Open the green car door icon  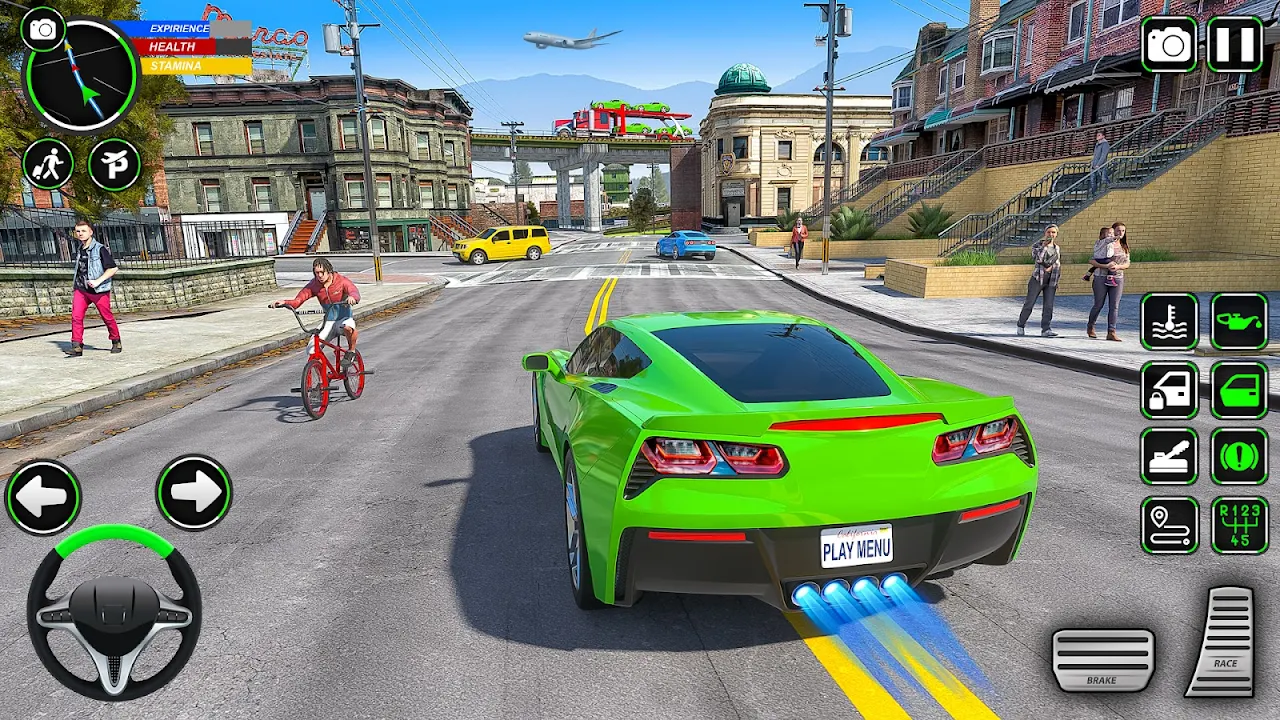click(1239, 390)
